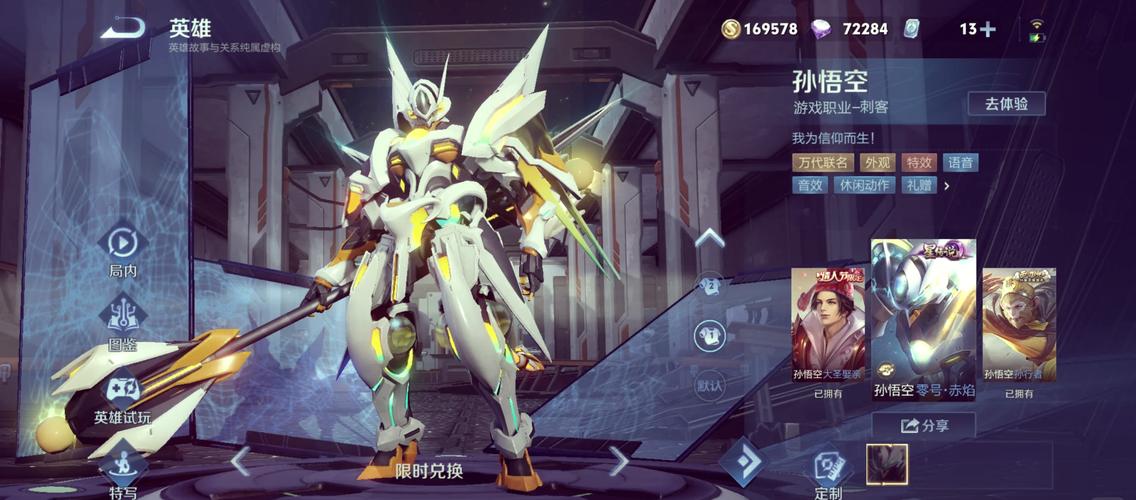
Task: Activate the 特写 close-up view
Action: (122, 468)
